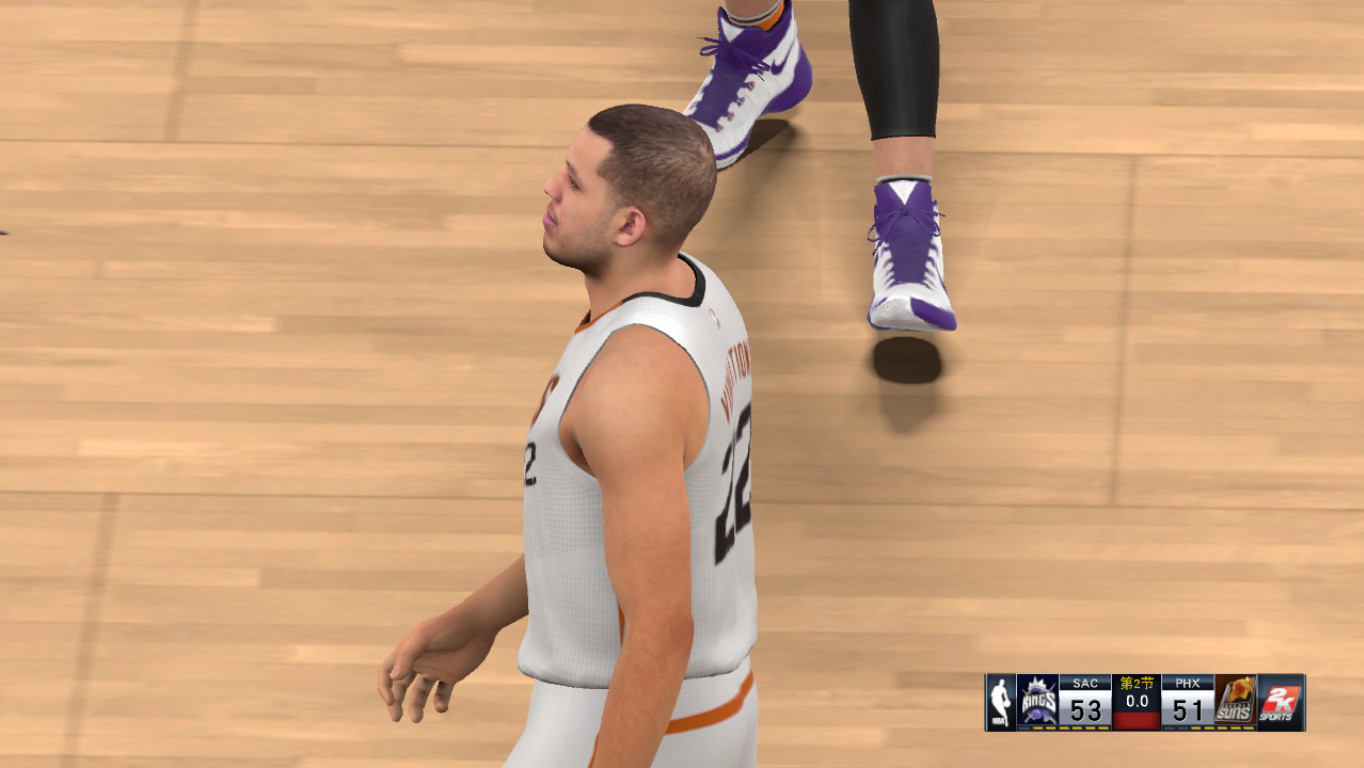This screenshot has width=1364, height=768.
Task: Click the red 2K emblem on scoreboard
Action: point(1283,698)
